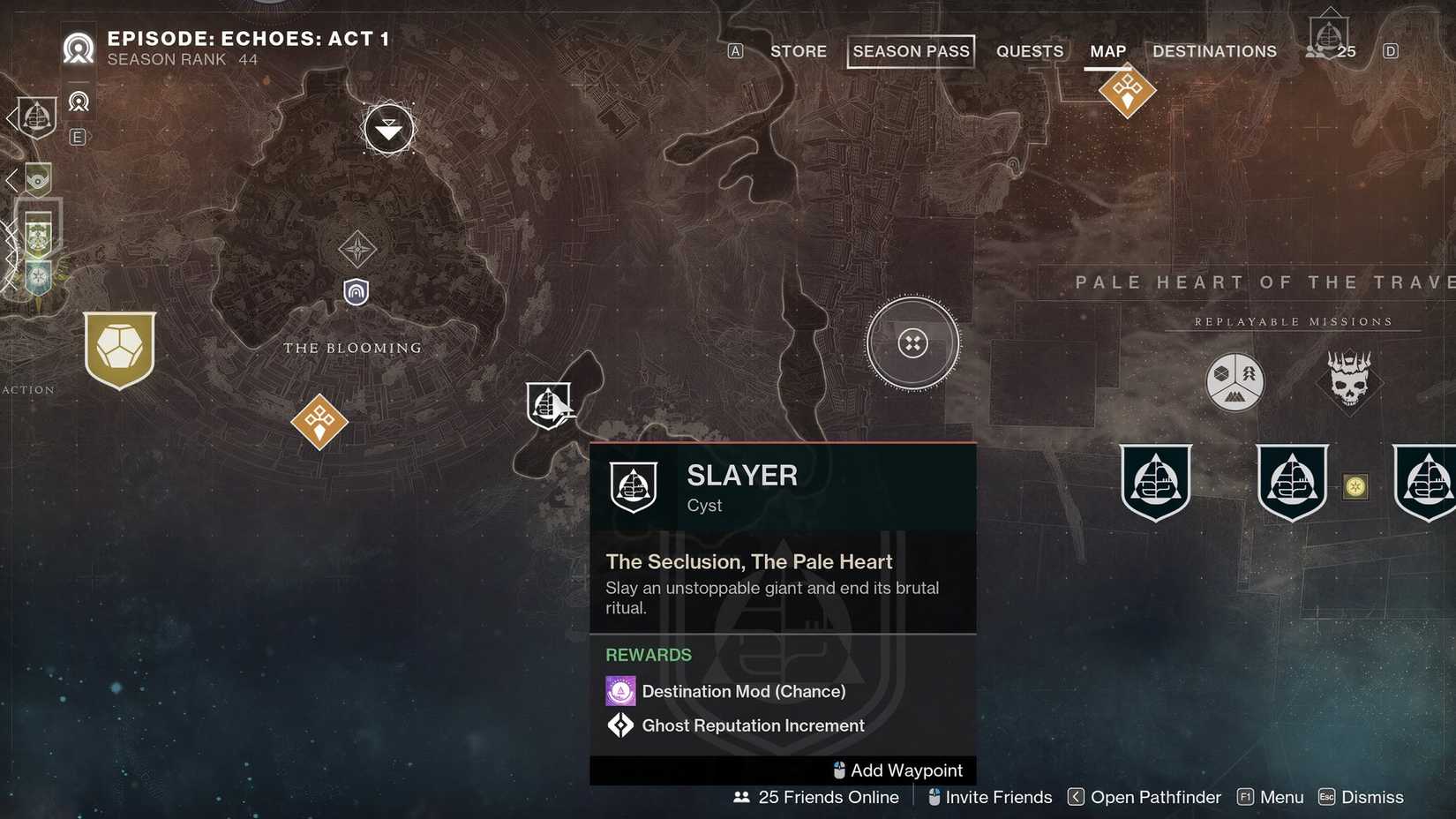The width and height of the screenshot is (1456, 819).
Task: Collapse the topmost destination using its left chevron
Action: click(10, 117)
